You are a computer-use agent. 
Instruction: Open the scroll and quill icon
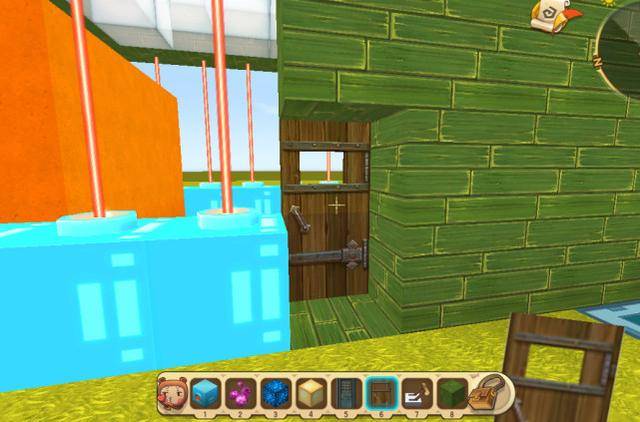click(x=549, y=15)
